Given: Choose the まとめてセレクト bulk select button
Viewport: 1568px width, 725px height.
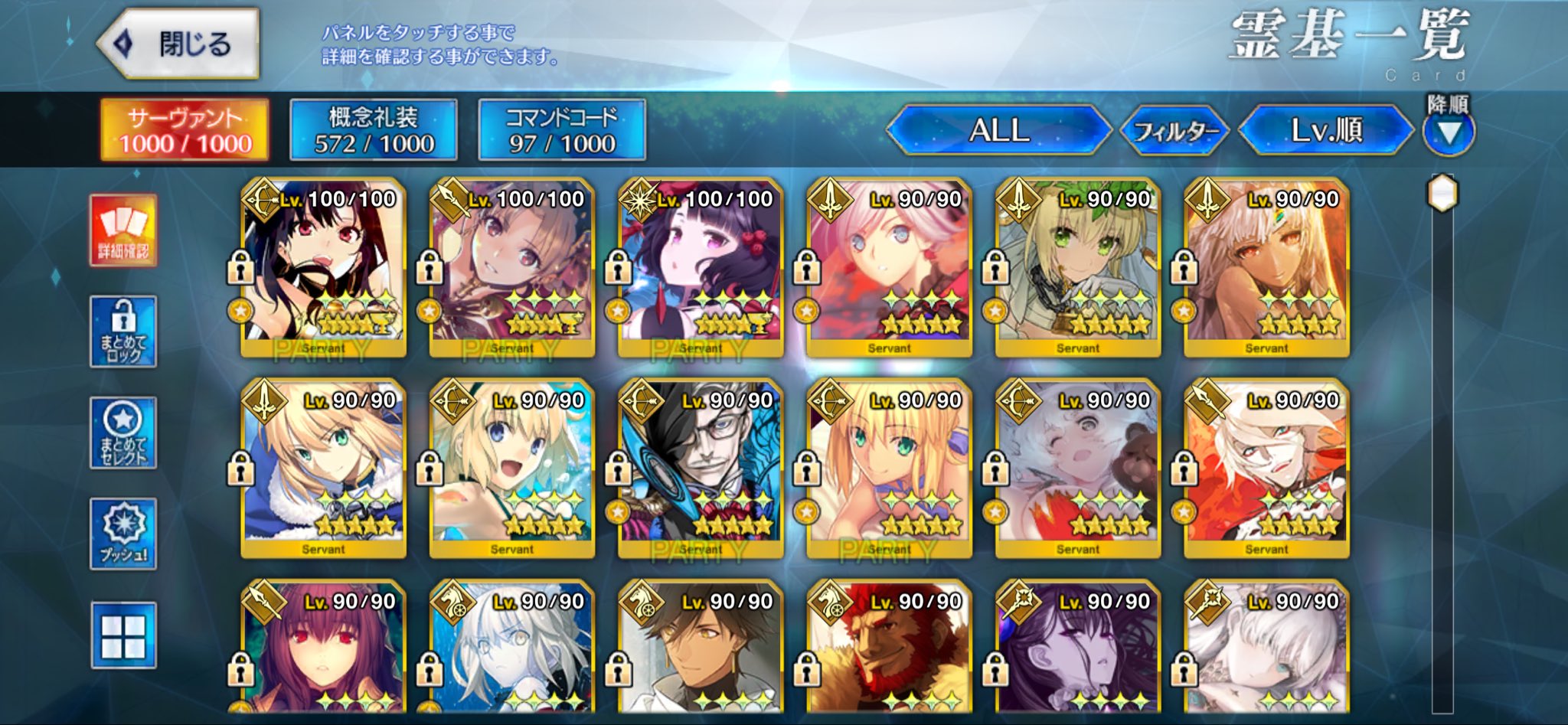Looking at the screenshot, I should pyautogui.click(x=123, y=433).
